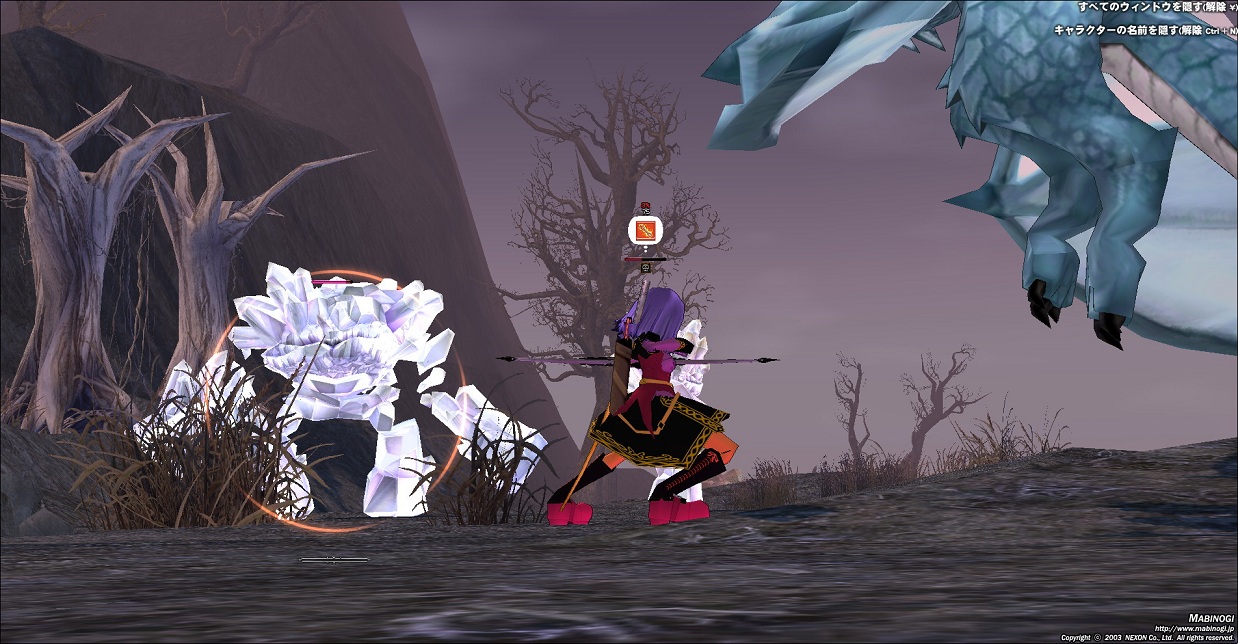Click the loaded bow skill bubble icon
Viewport: 1238px width, 644px height.
coord(645,232)
